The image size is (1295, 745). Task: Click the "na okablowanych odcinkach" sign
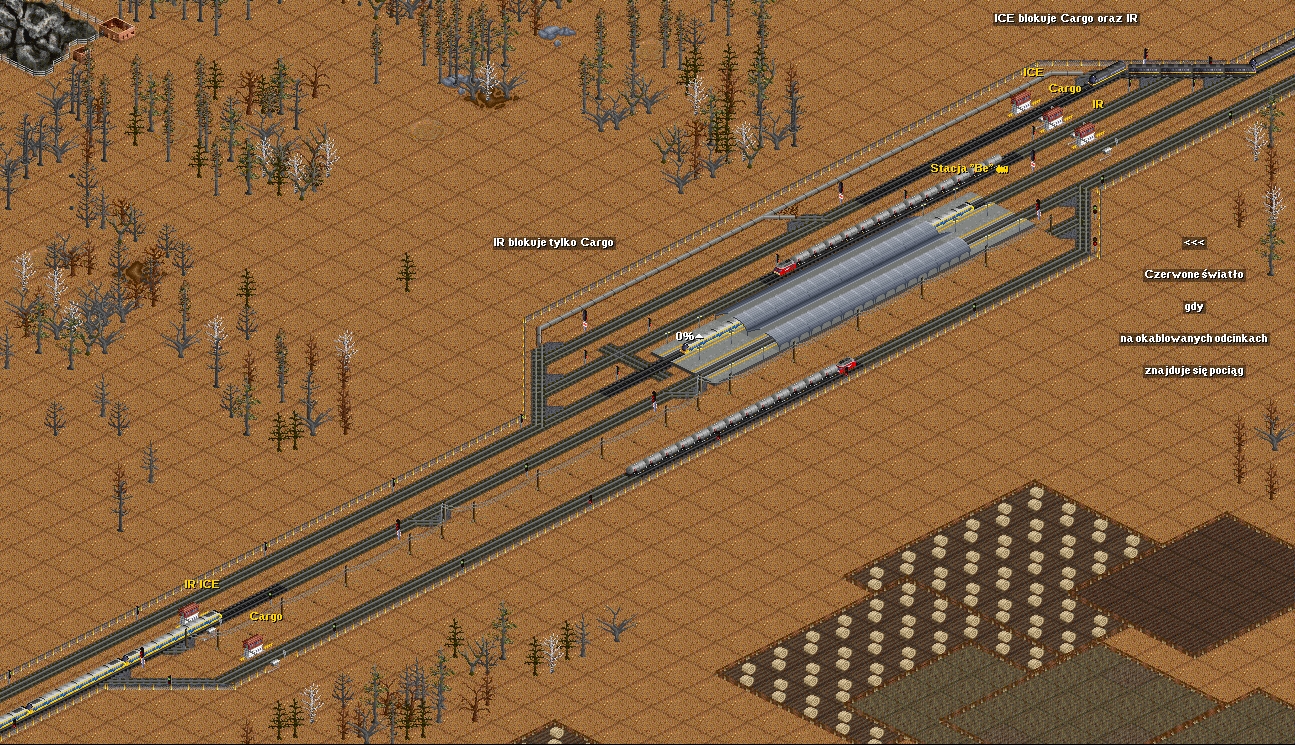pyautogui.click(x=1193, y=338)
